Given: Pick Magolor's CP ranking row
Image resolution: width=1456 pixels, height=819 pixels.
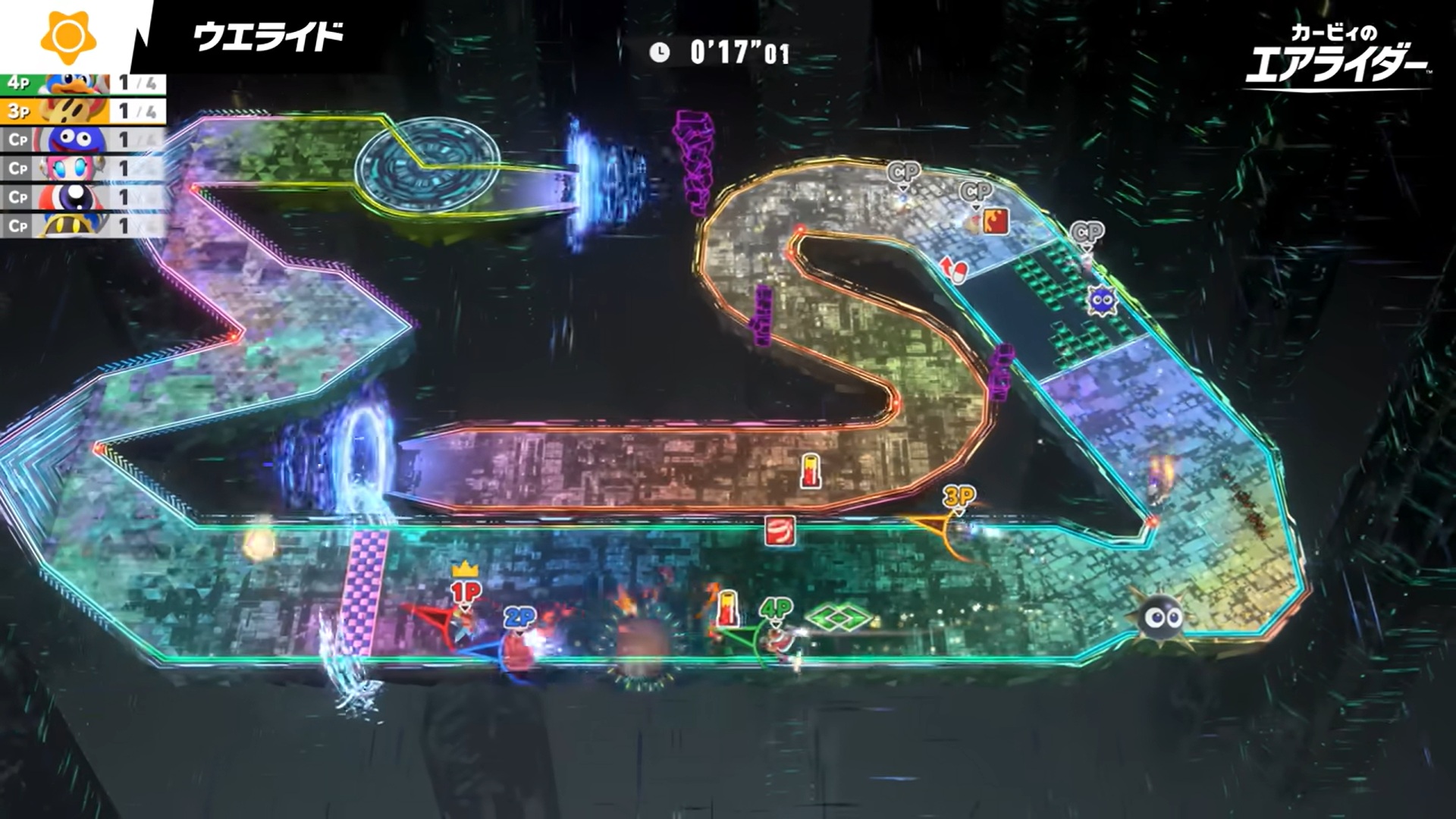Looking at the screenshot, I should (x=82, y=225).
